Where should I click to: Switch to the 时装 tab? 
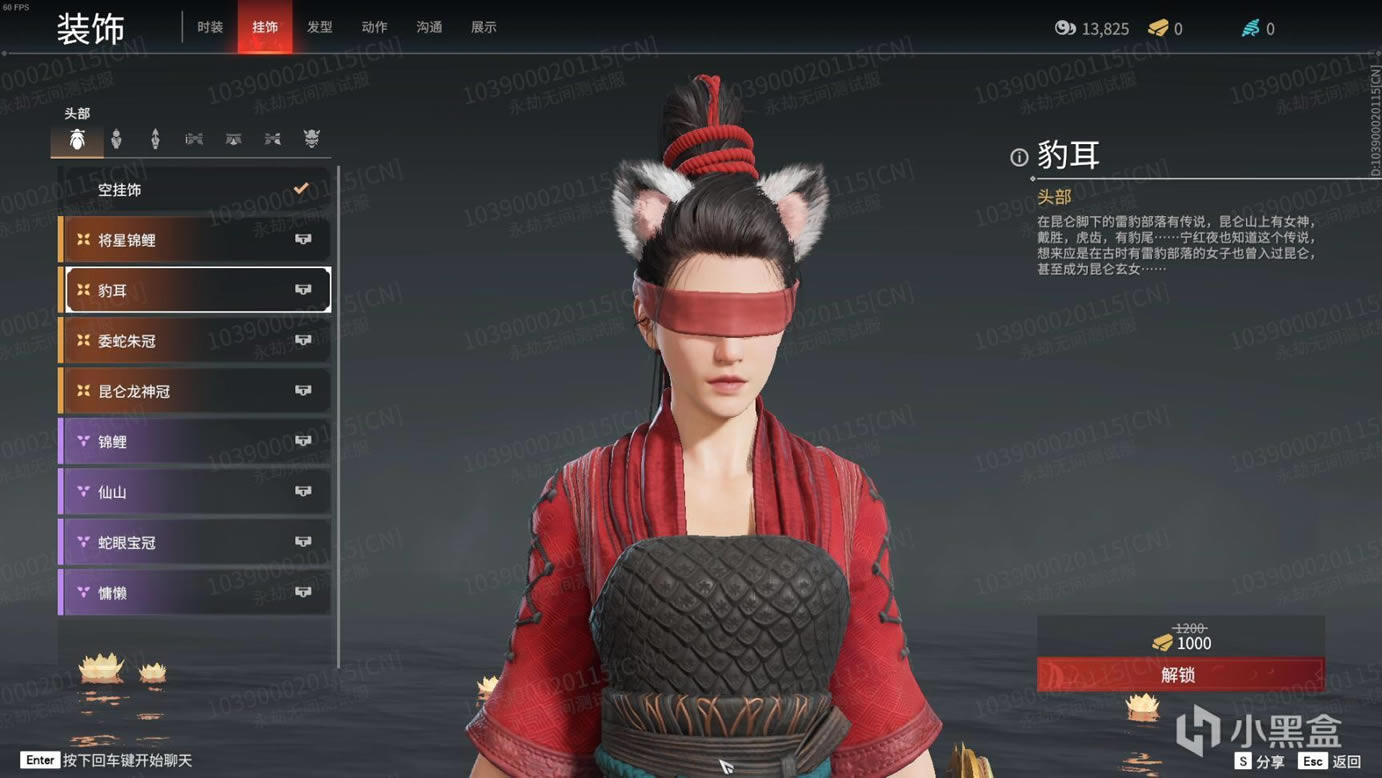click(x=210, y=27)
